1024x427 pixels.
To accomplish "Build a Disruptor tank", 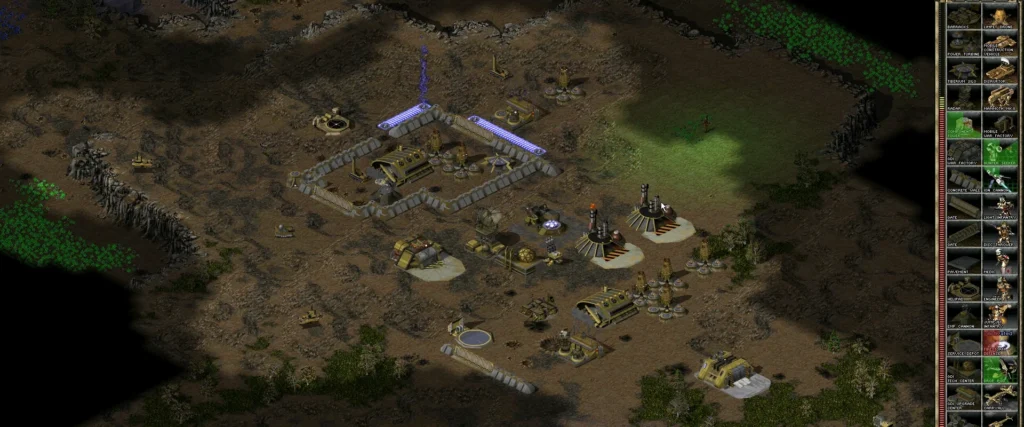I will pyautogui.click(x=1000, y=71).
